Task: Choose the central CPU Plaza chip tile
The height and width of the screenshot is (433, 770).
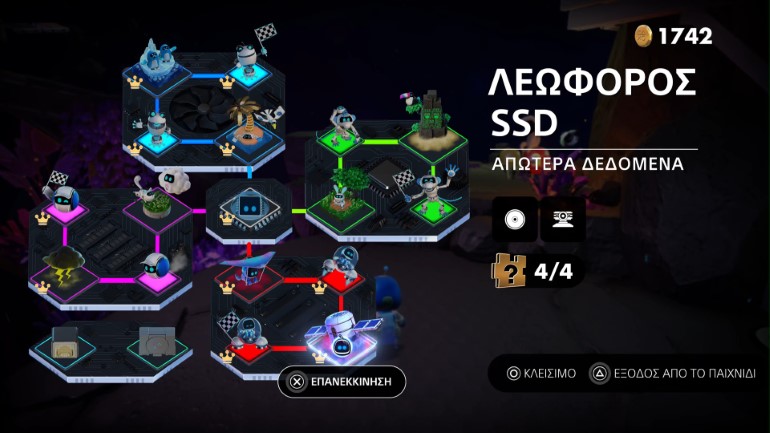Action: point(248,210)
